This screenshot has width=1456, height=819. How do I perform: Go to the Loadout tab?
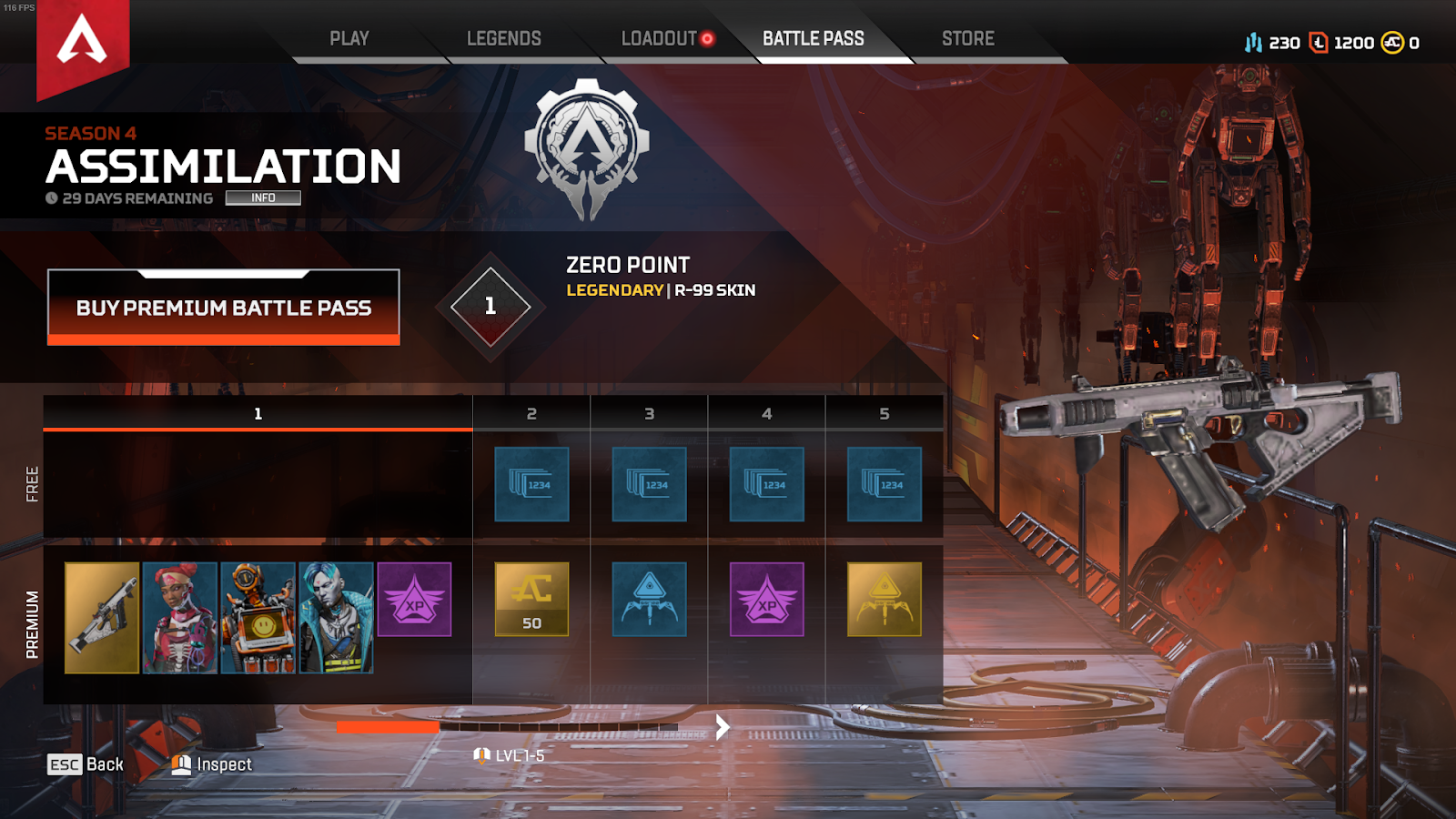[659, 39]
